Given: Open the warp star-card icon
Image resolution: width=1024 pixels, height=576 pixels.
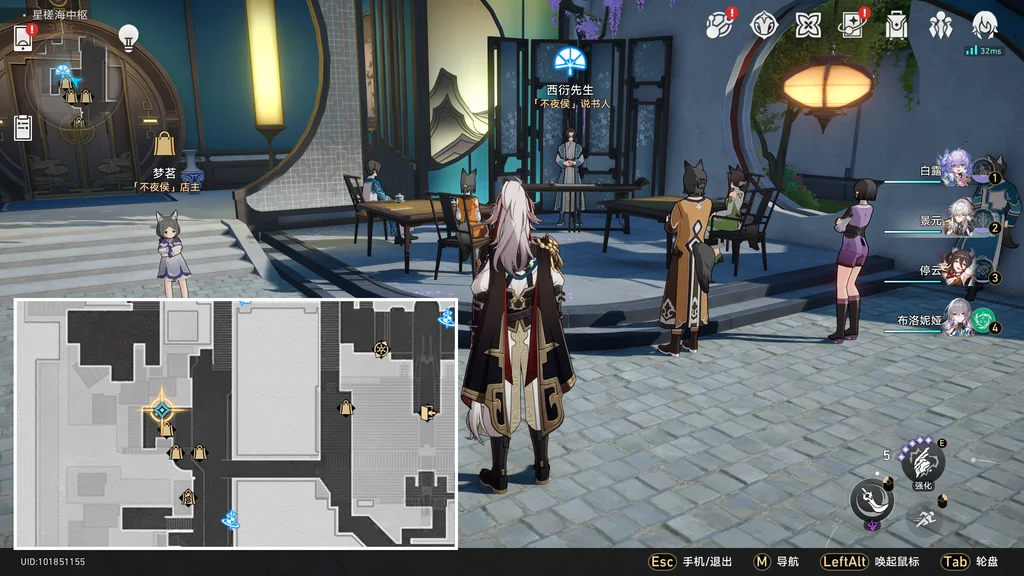Looking at the screenshot, I should click(852, 25).
